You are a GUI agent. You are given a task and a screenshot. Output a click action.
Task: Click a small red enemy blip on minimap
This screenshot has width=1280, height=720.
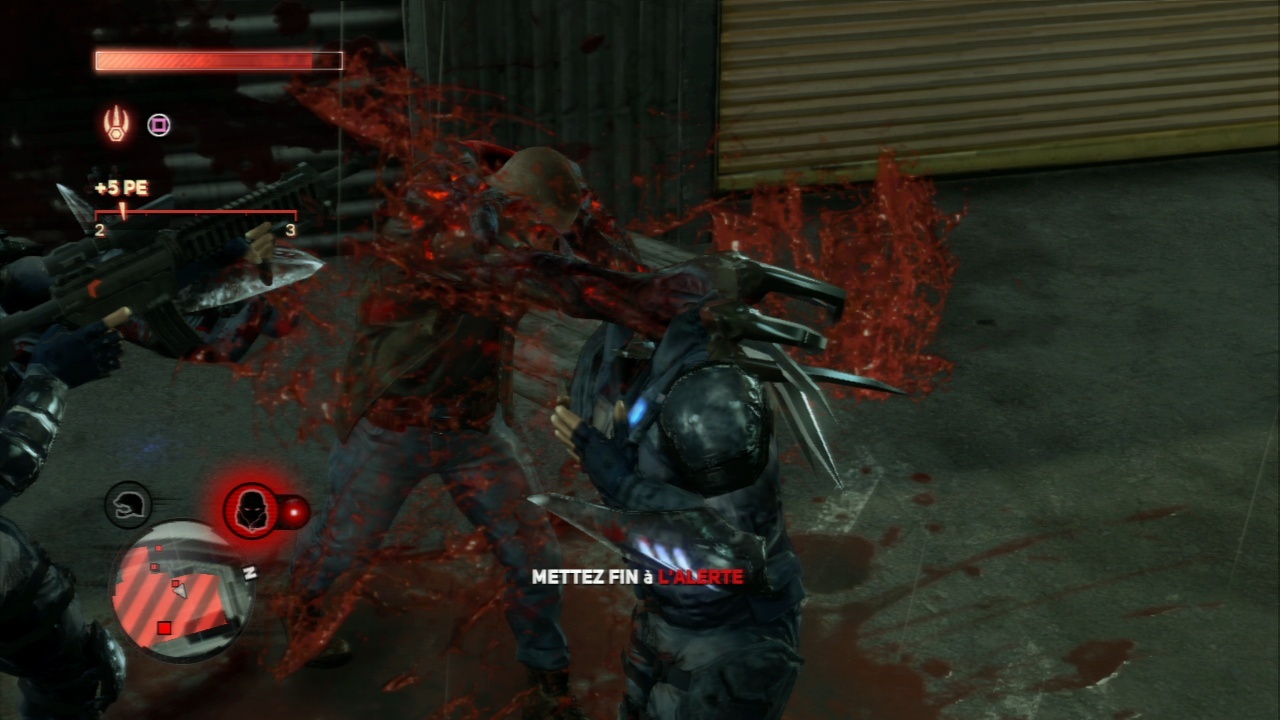pyautogui.click(x=159, y=548)
